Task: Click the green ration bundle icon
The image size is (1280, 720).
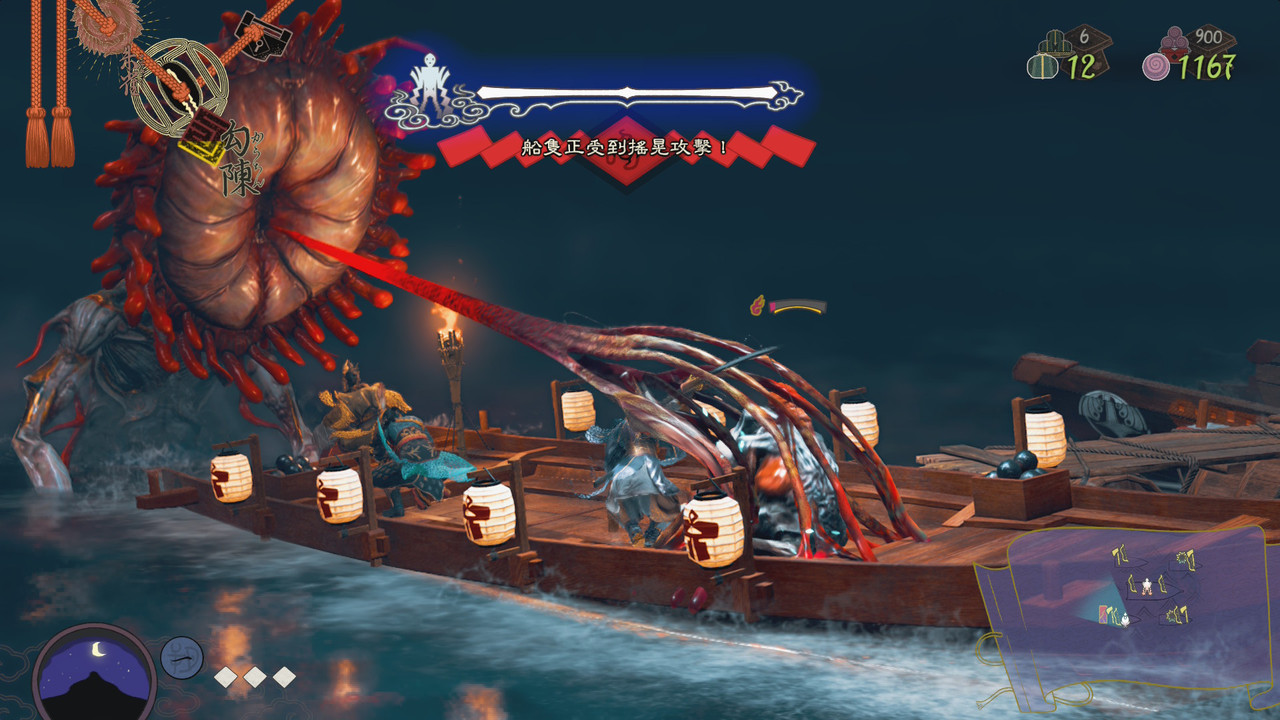Action: click(1042, 67)
